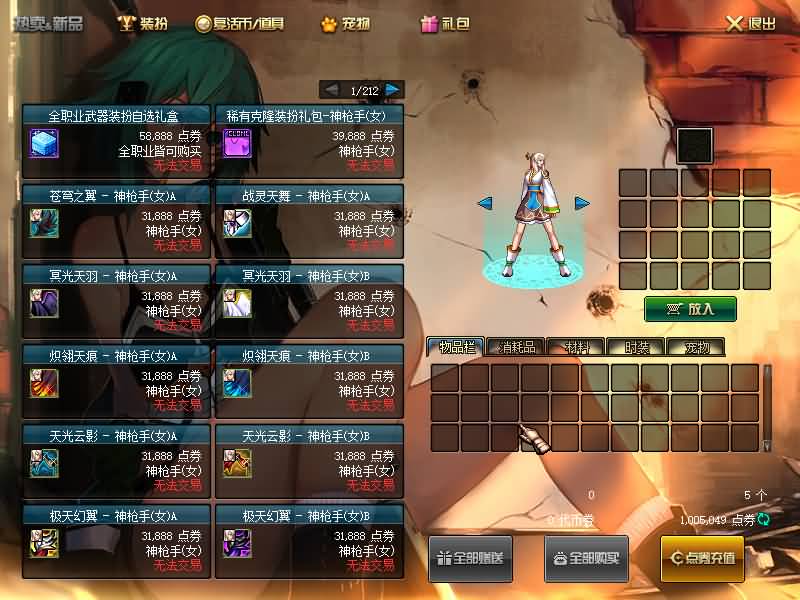Click the 放入 put-in button
800x600 pixels.
point(690,308)
